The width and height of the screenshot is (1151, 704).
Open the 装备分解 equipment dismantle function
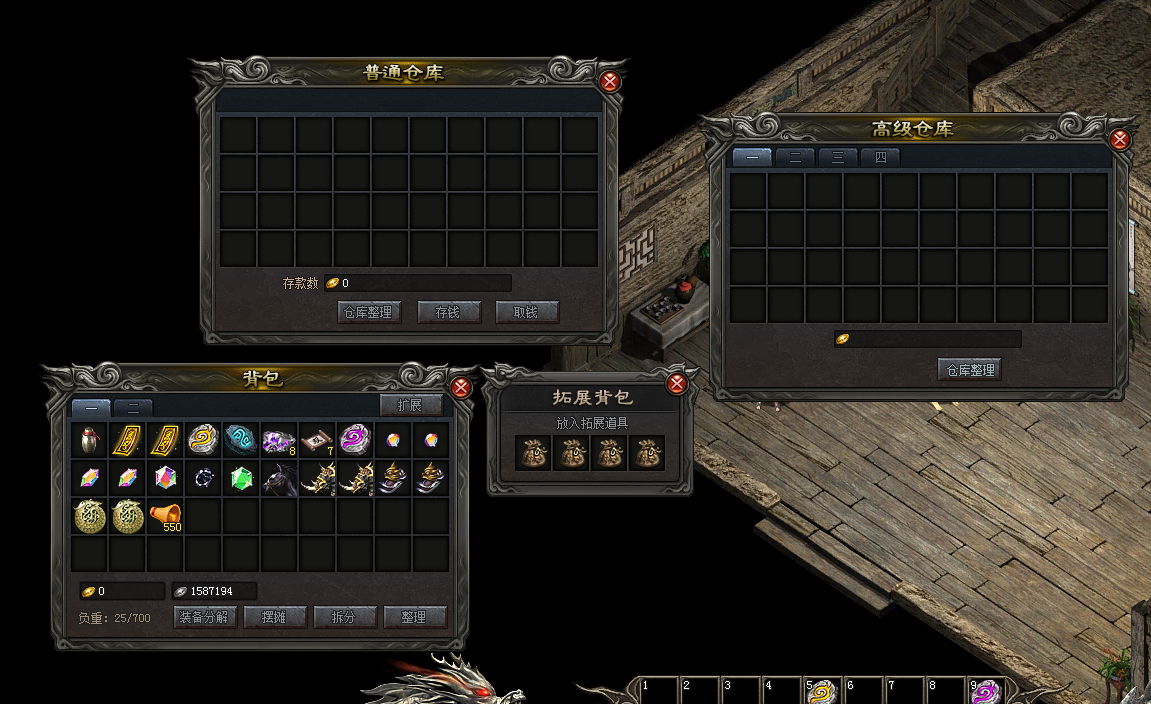pos(205,617)
